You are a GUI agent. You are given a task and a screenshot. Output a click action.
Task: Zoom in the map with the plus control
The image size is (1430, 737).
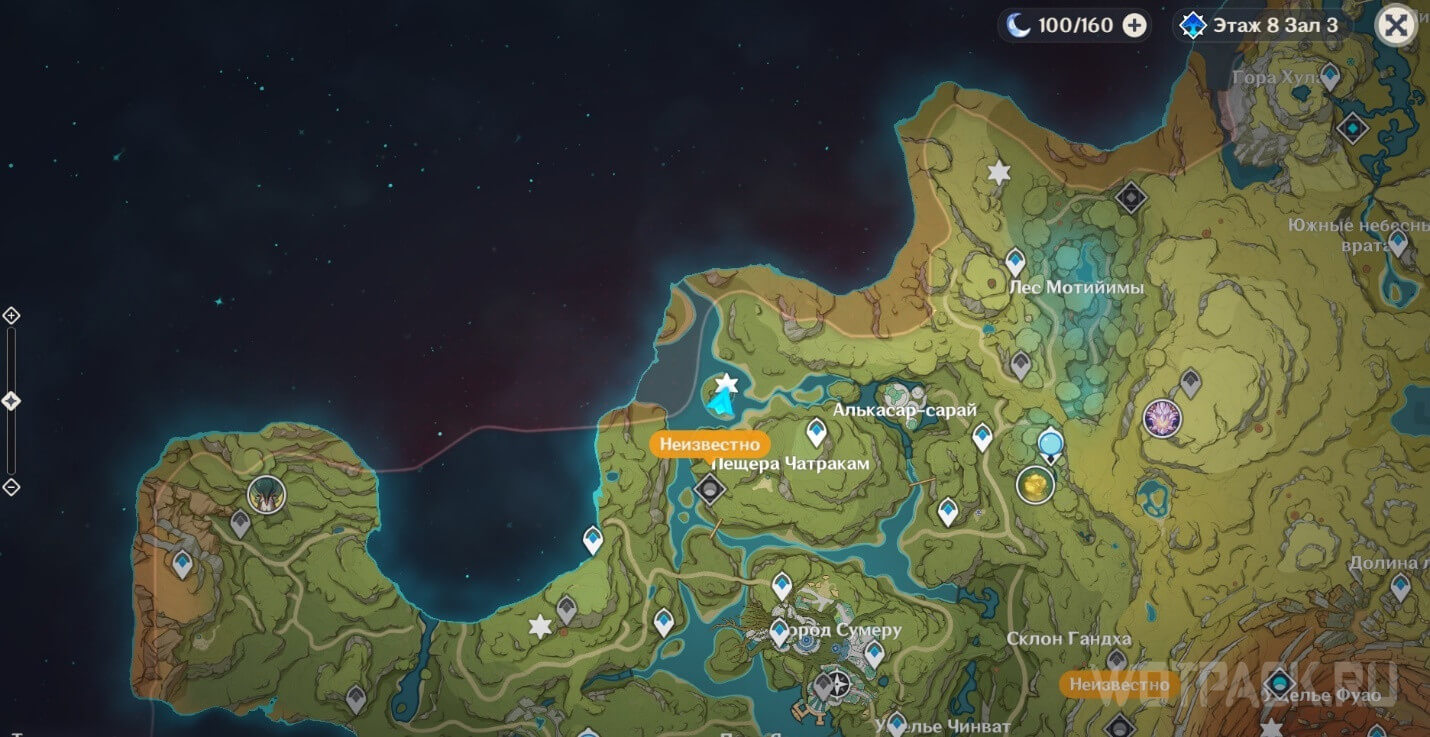pos(11,316)
